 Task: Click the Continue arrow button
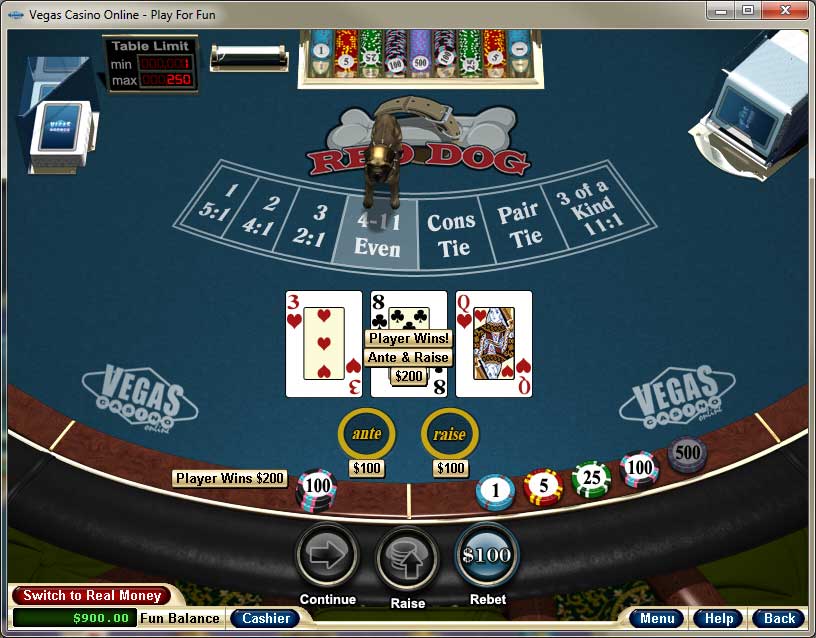click(327, 556)
